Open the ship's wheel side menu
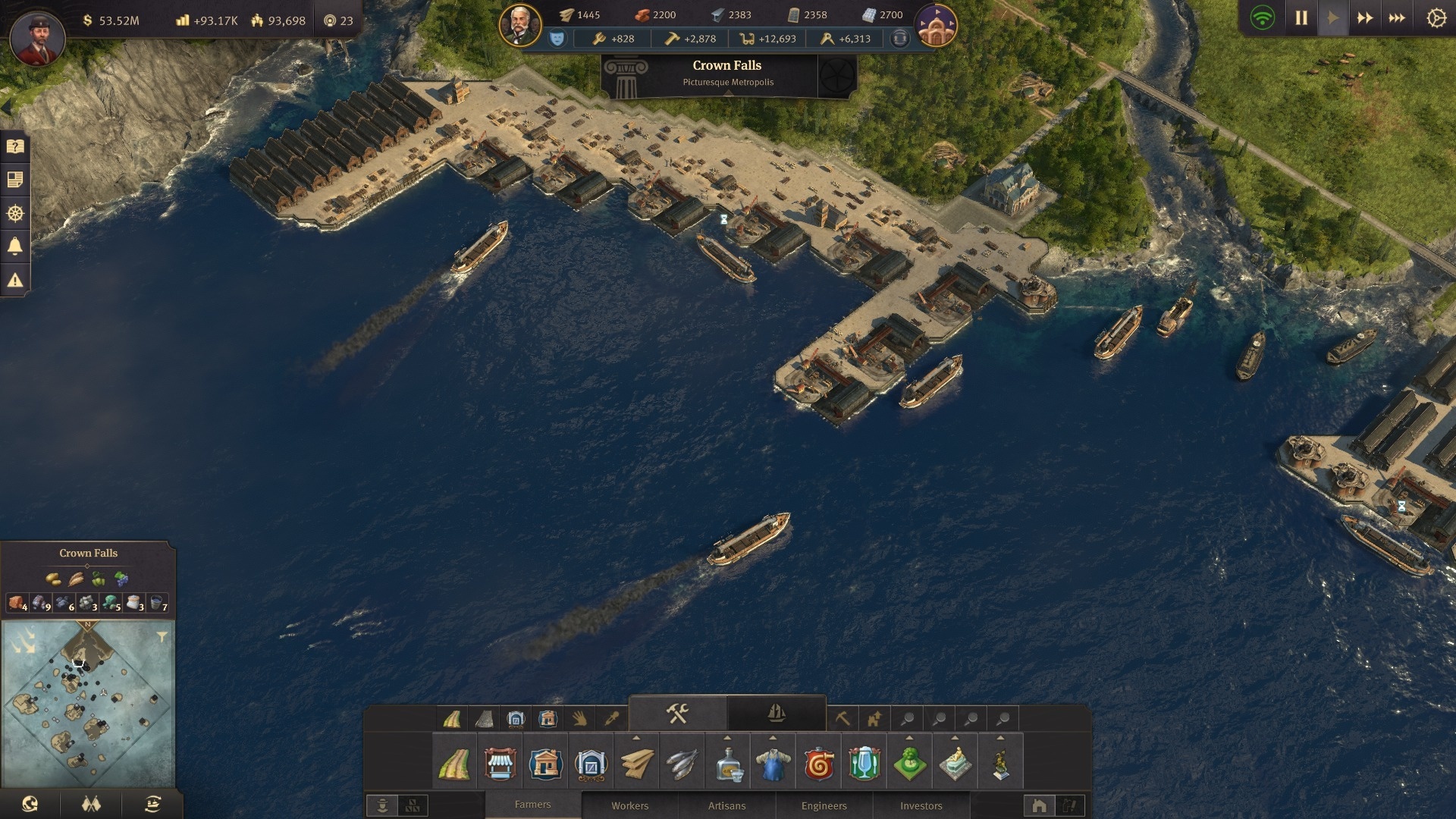This screenshot has height=819, width=1456. point(15,214)
